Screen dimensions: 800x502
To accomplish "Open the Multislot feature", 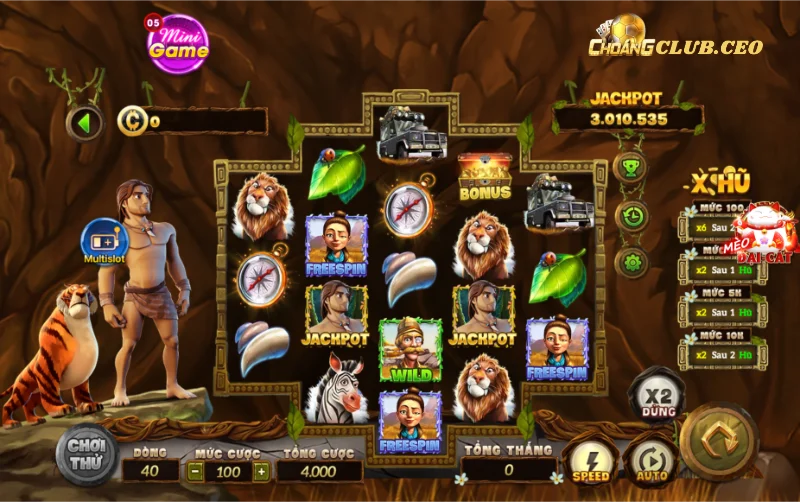I will click(x=103, y=242).
